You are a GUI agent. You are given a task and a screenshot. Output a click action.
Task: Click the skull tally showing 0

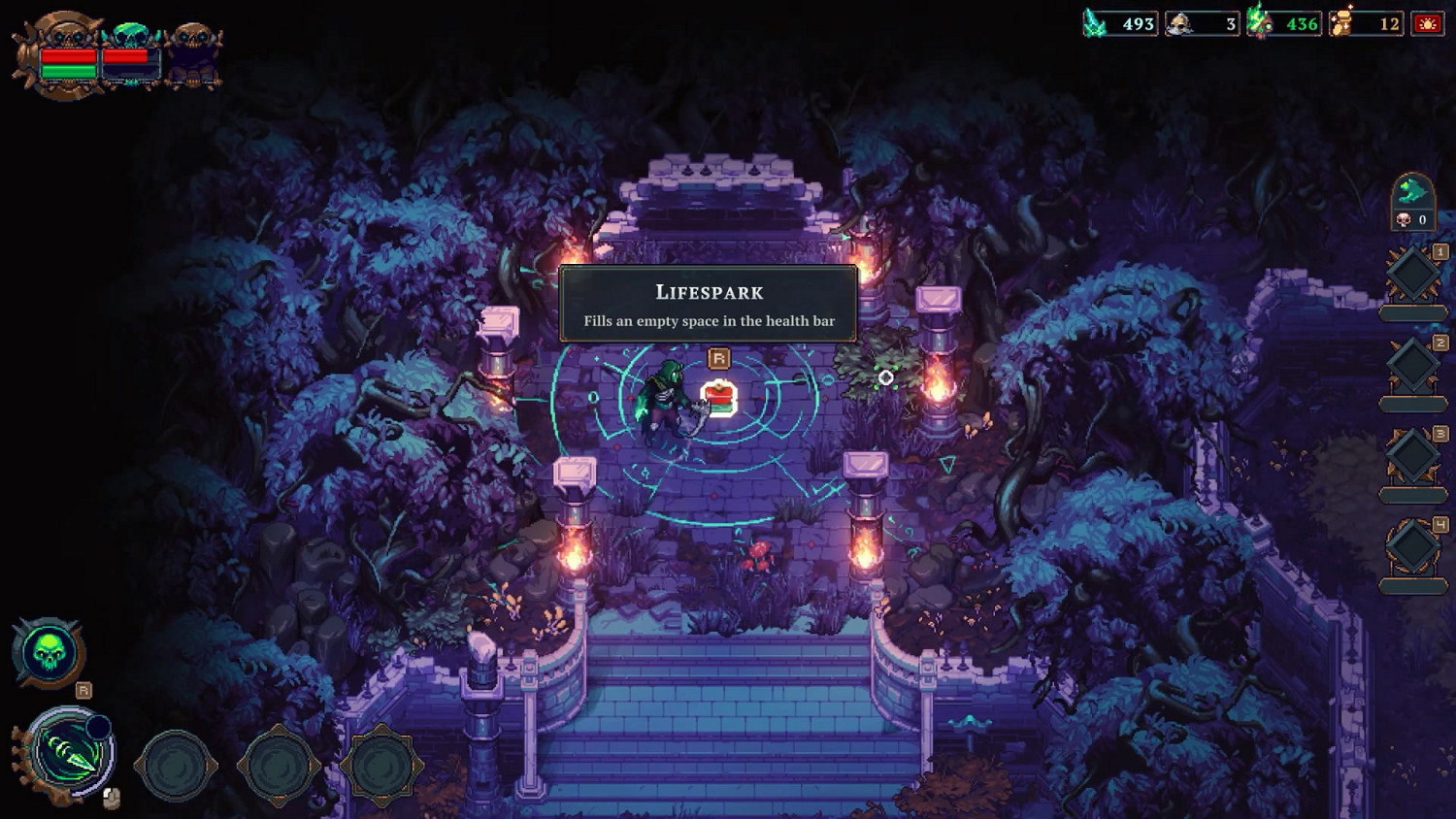(x=1414, y=219)
